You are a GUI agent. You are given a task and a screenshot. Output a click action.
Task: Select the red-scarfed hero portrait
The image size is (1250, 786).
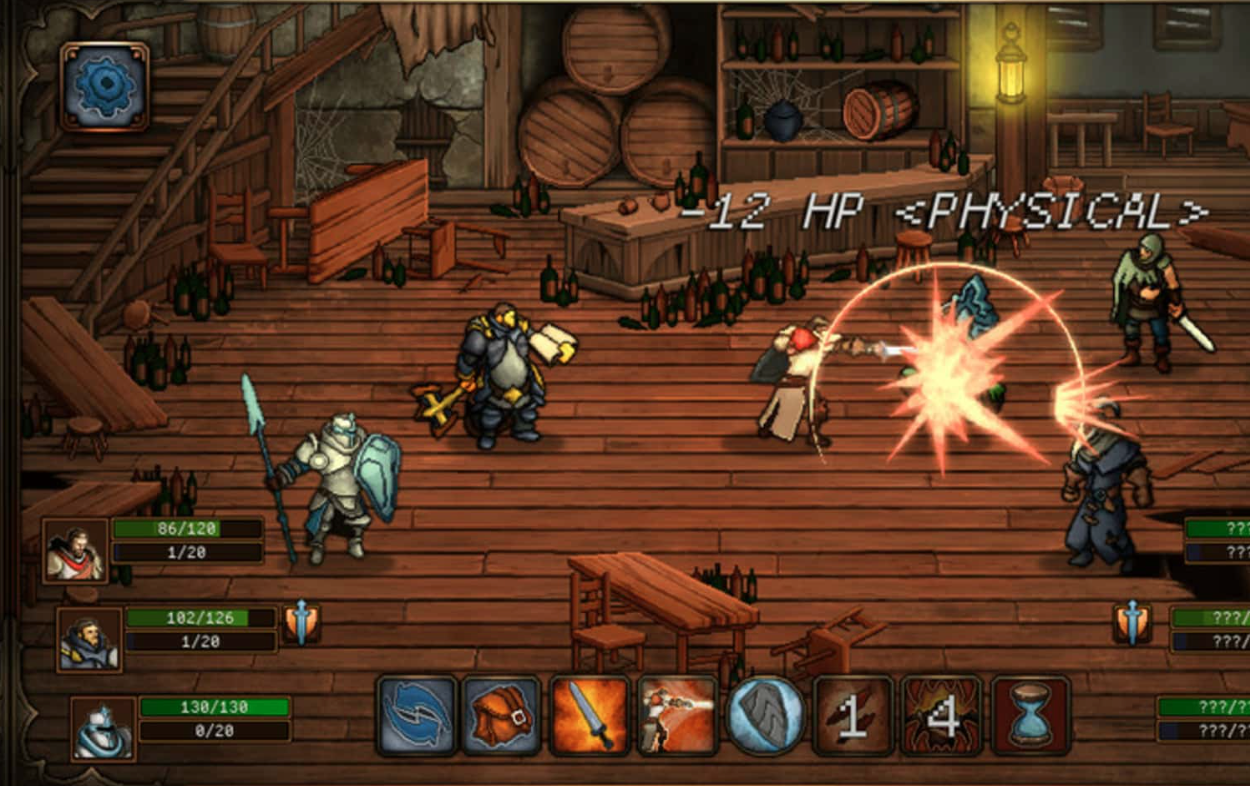point(75,551)
